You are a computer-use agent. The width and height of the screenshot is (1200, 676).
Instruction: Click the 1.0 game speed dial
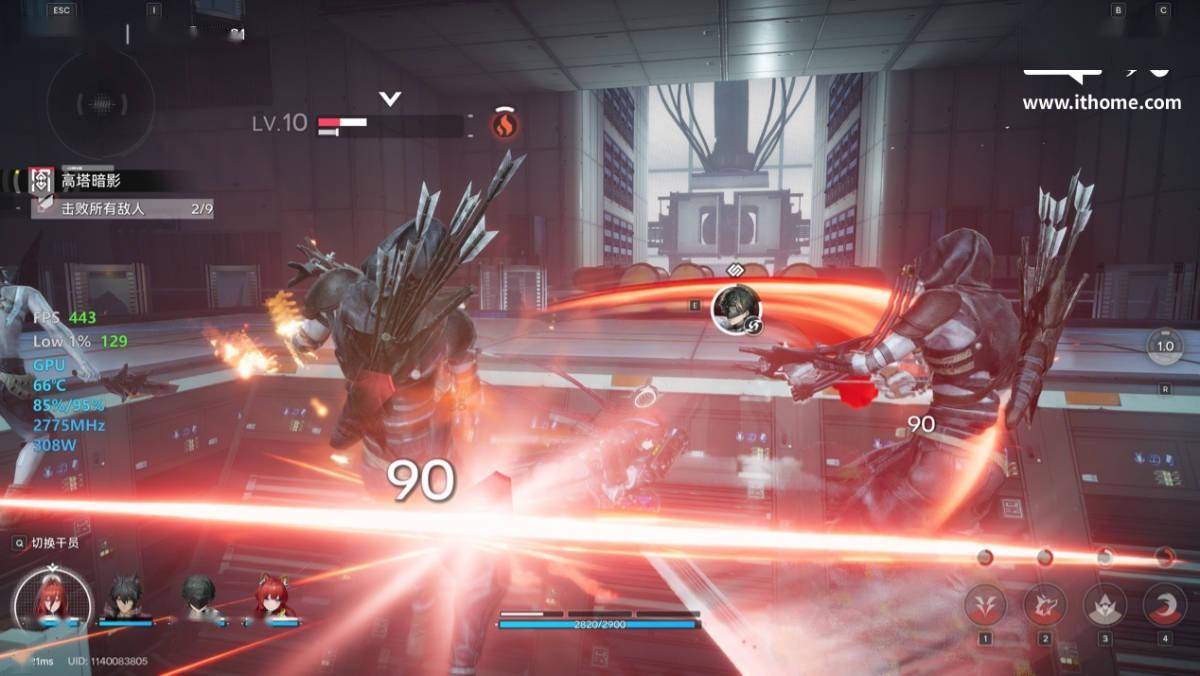pos(1165,346)
